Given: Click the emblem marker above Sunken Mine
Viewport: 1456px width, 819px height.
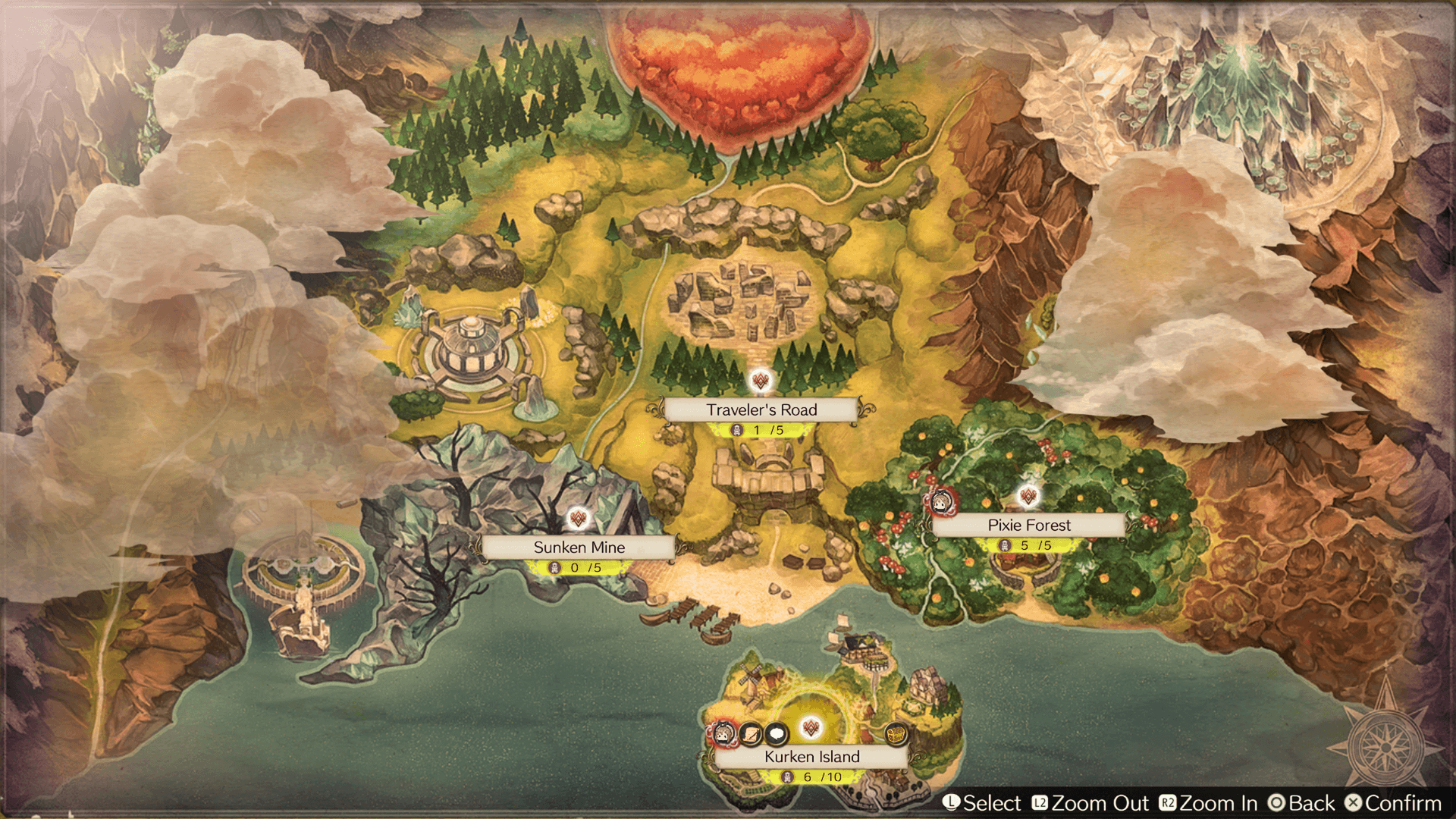Looking at the screenshot, I should [x=579, y=519].
